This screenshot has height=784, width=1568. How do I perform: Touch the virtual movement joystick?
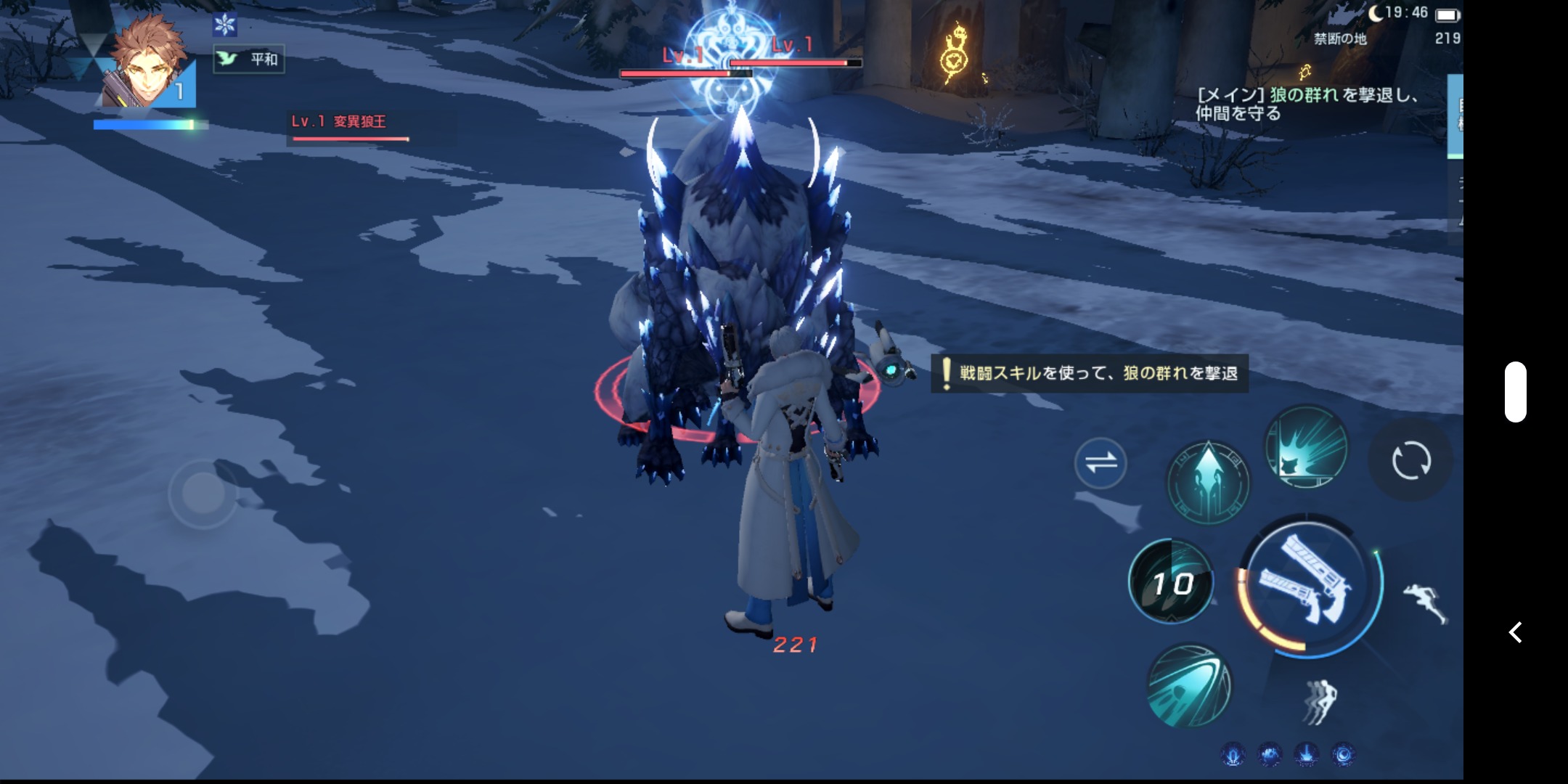coord(203,494)
